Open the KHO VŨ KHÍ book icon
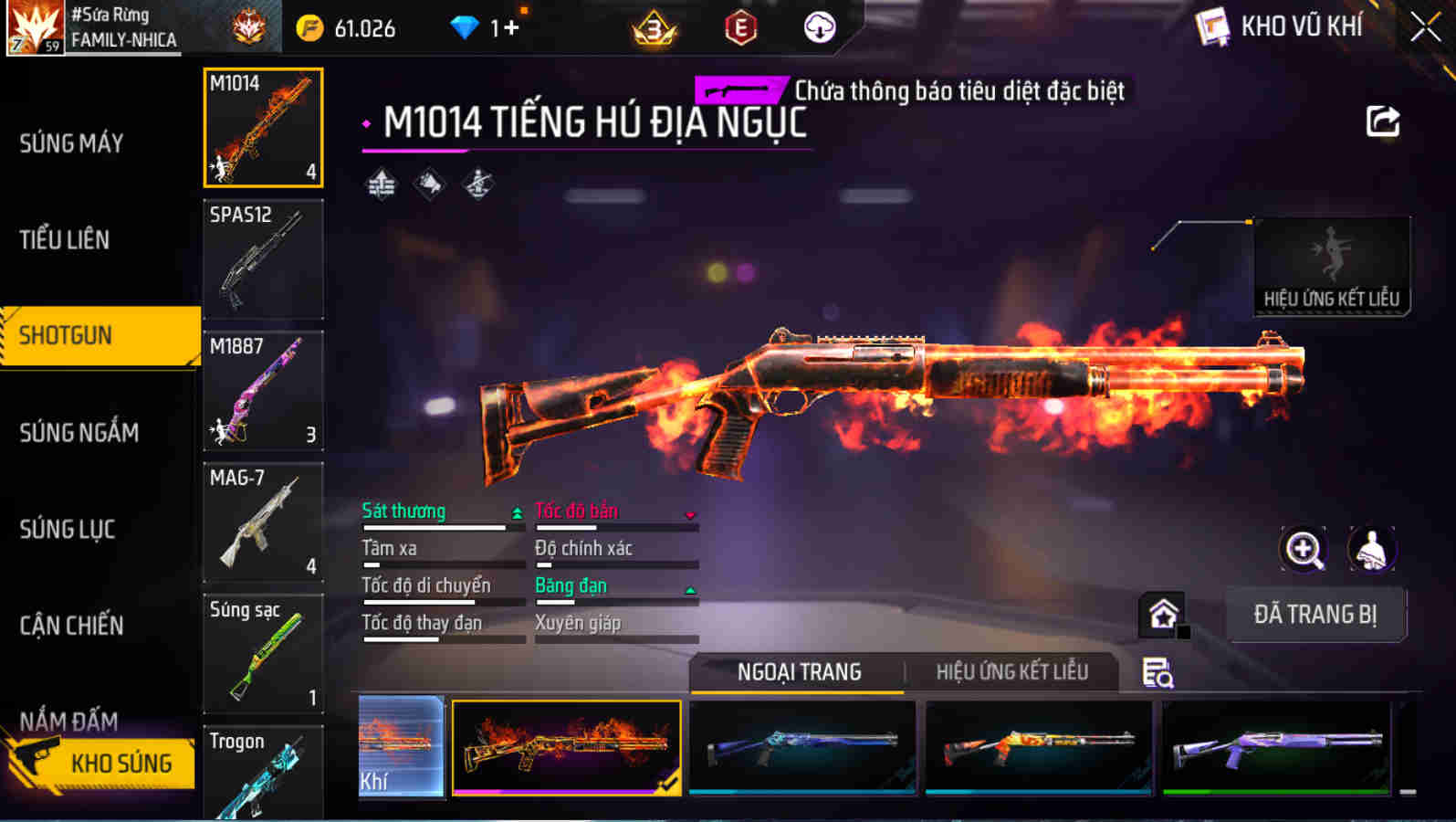The height and width of the screenshot is (822, 1456). coord(1213,26)
